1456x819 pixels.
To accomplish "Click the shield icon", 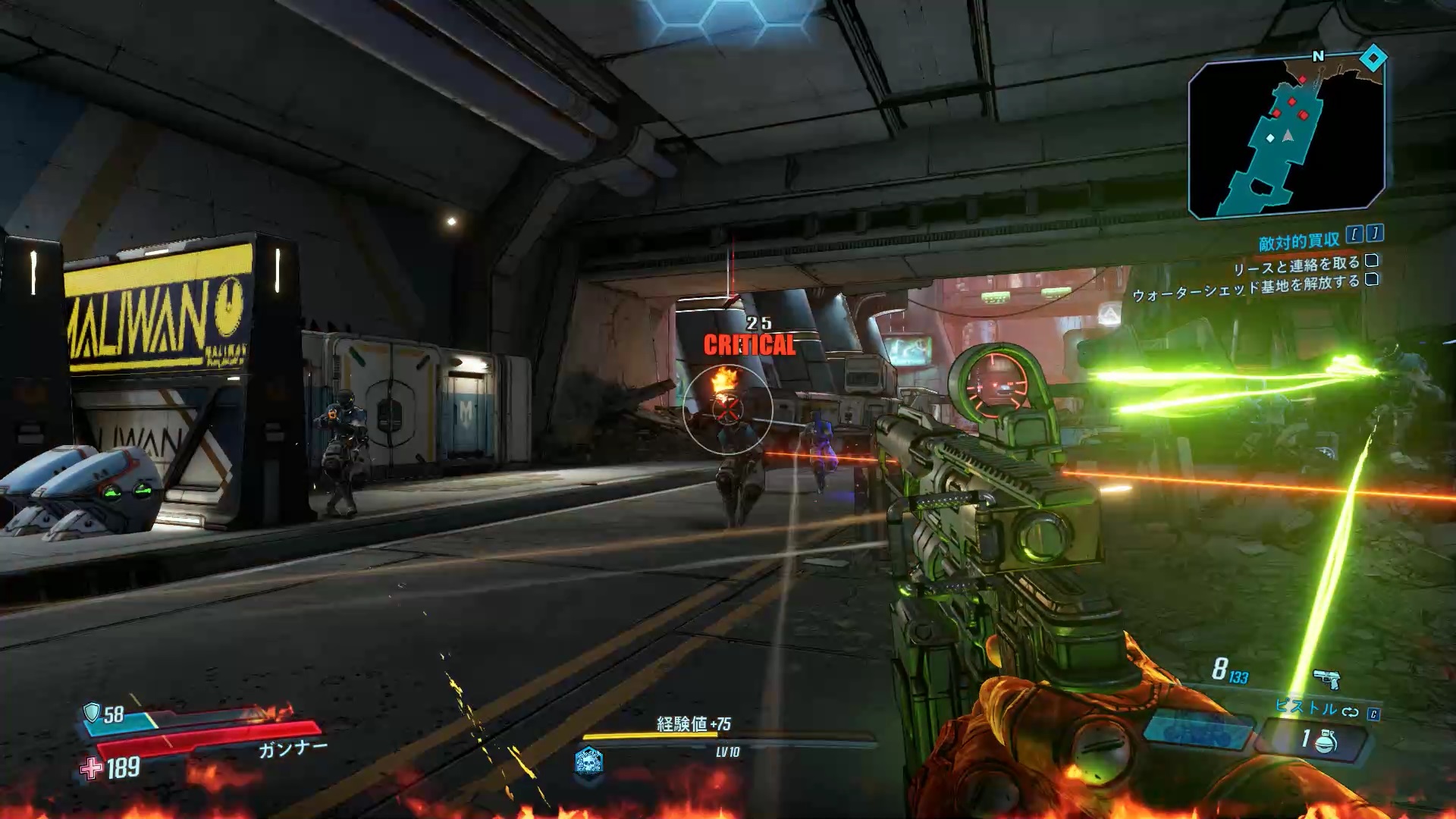I will click(92, 713).
